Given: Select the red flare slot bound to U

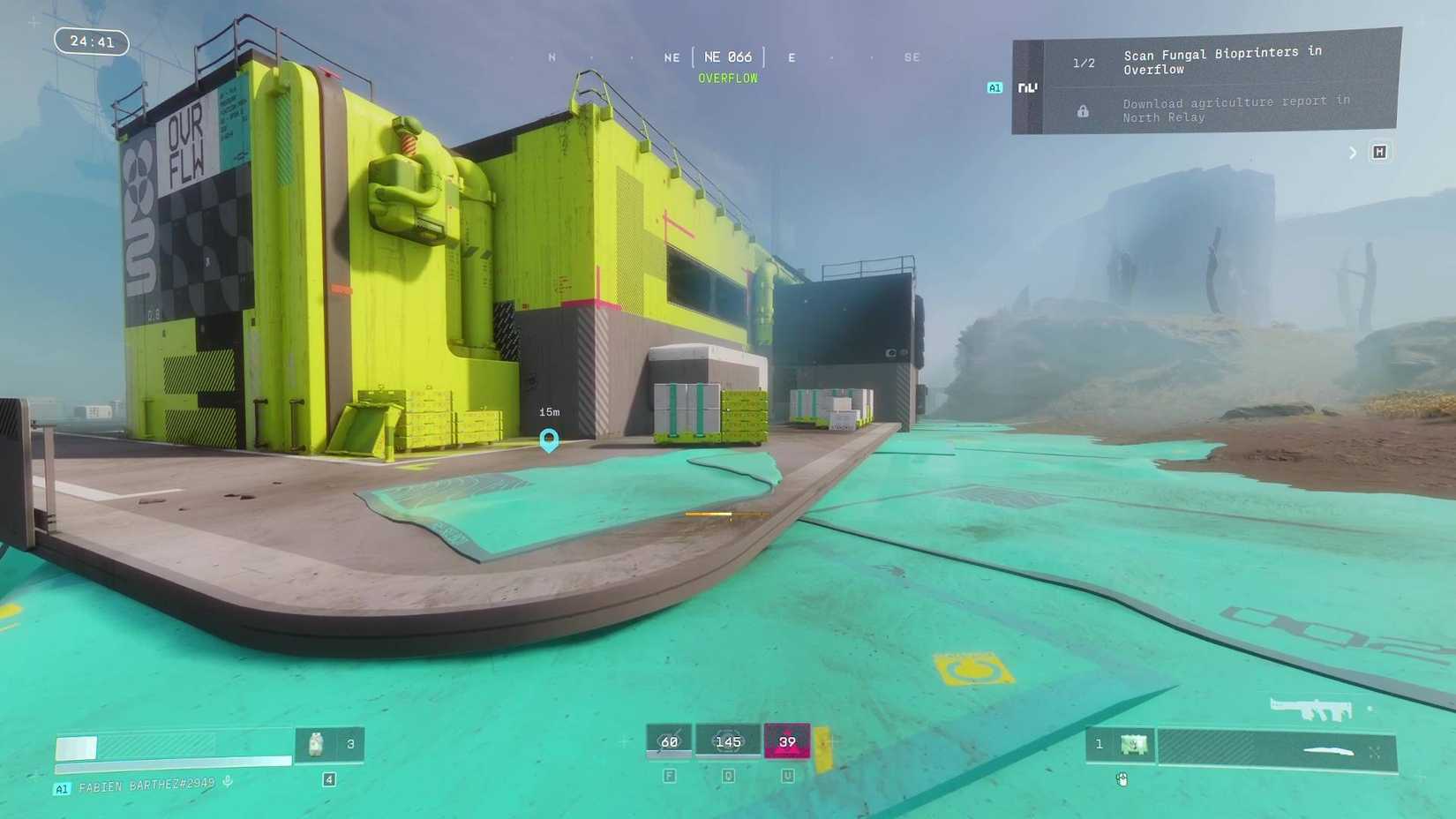Looking at the screenshot, I should (x=787, y=741).
